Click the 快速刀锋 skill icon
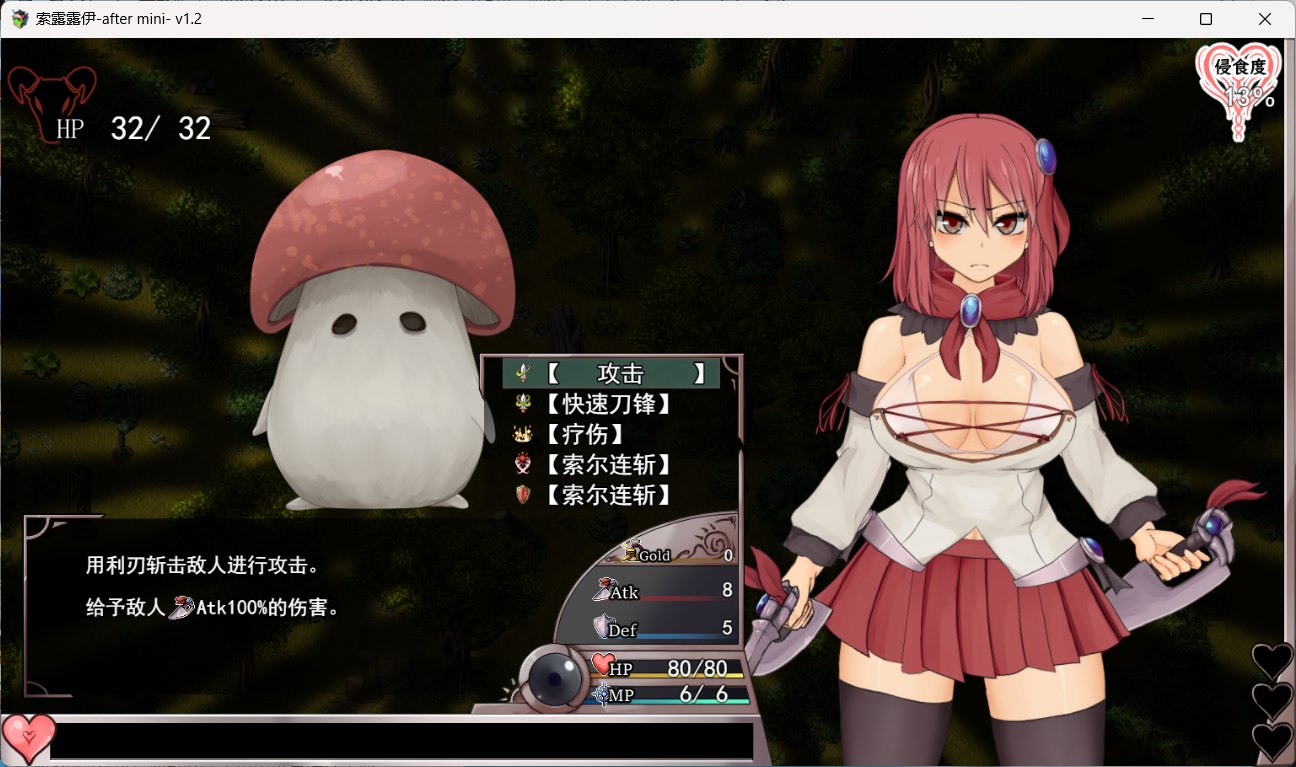This screenshot has width=1296, height=767. coord(521,403)
